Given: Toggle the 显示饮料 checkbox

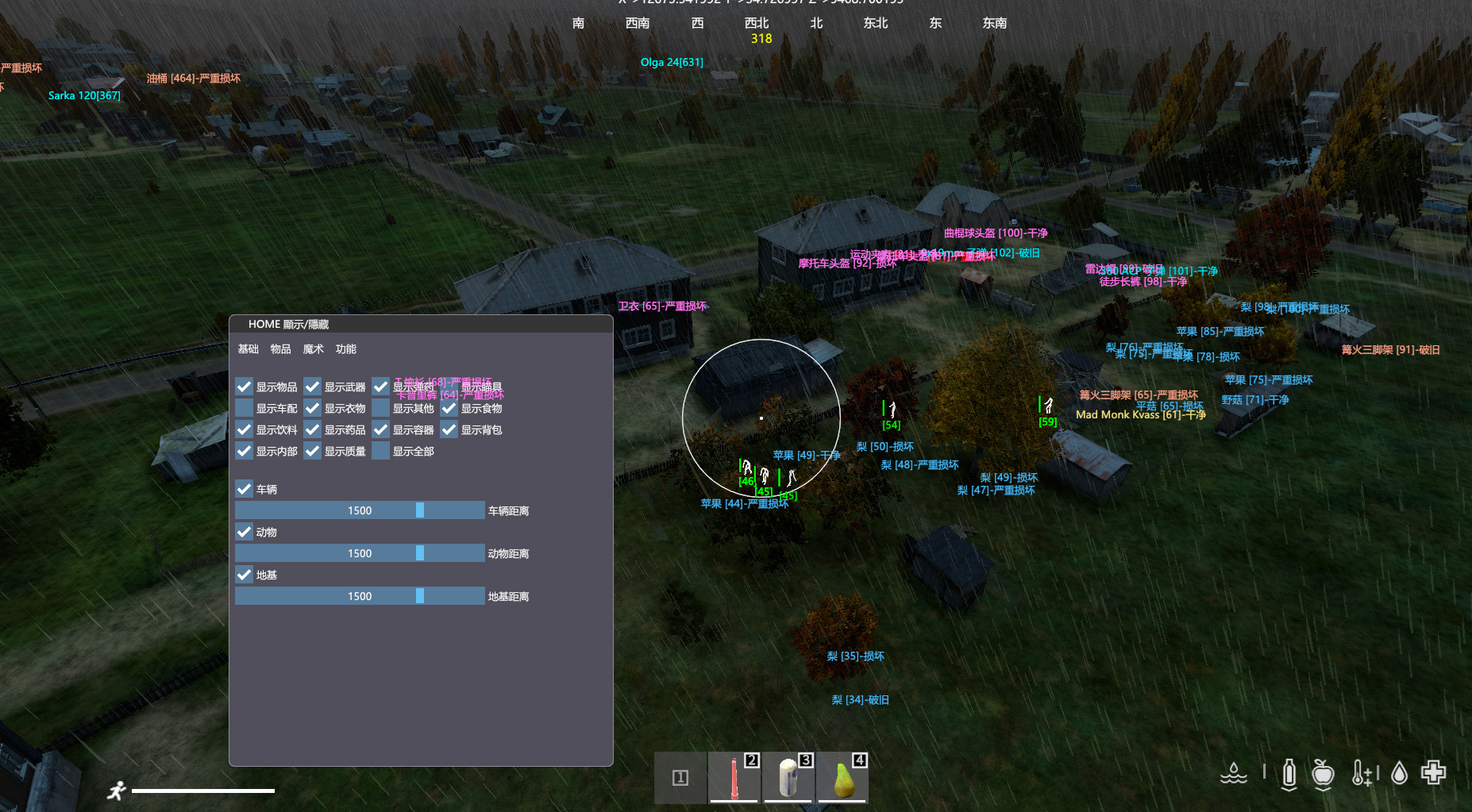Looking at the screenshot, I should [245, 429].
